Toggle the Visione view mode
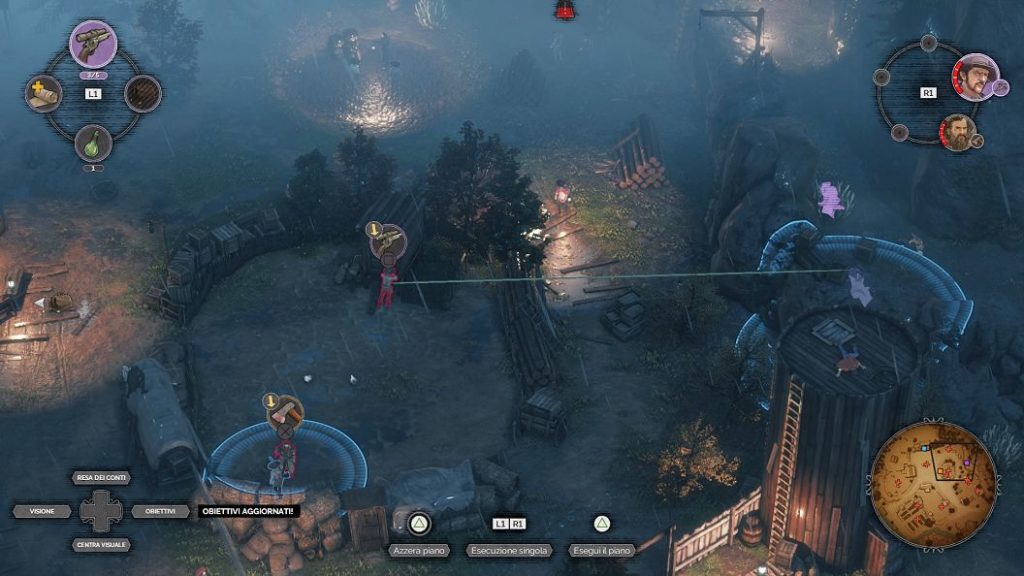Image resolution: width=1024 pixels, height=576 pixels. pos(42,511)
